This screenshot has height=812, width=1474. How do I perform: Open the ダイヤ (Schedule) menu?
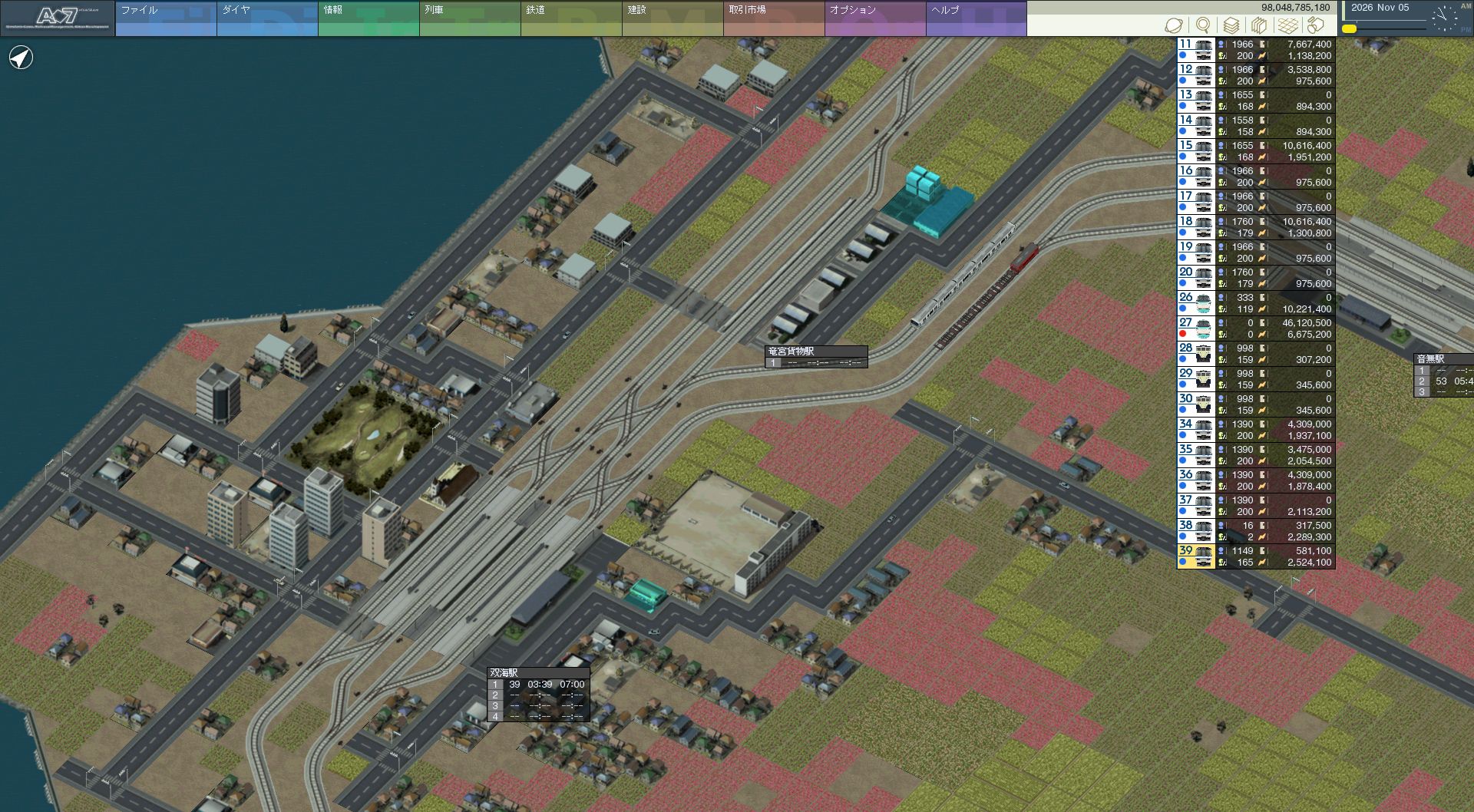[266, 18]
